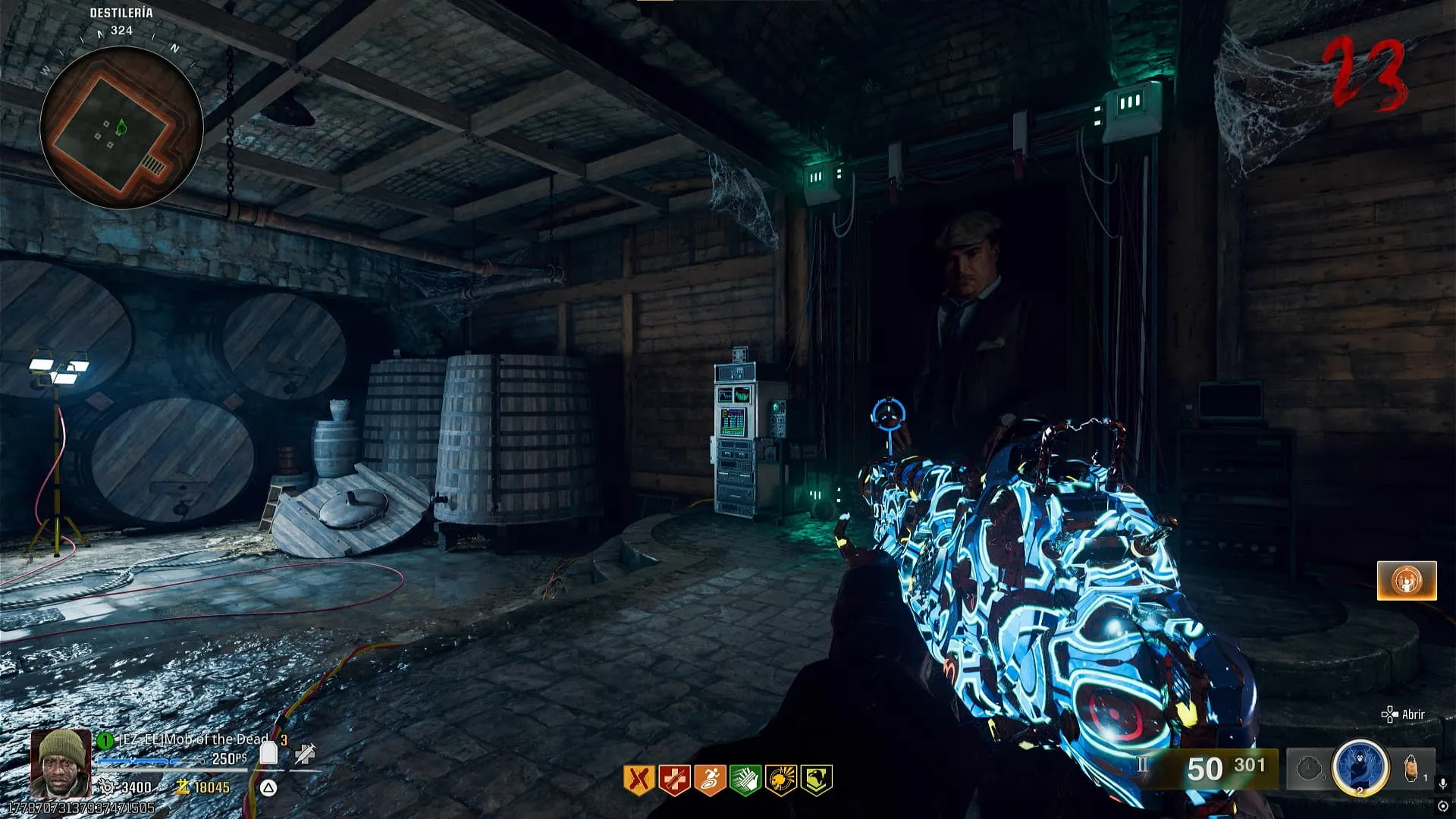Image resolution: width=1456 pixels, height=819 pixels.
Task: Click the eagle head perk icon
Action: point(817,780)
